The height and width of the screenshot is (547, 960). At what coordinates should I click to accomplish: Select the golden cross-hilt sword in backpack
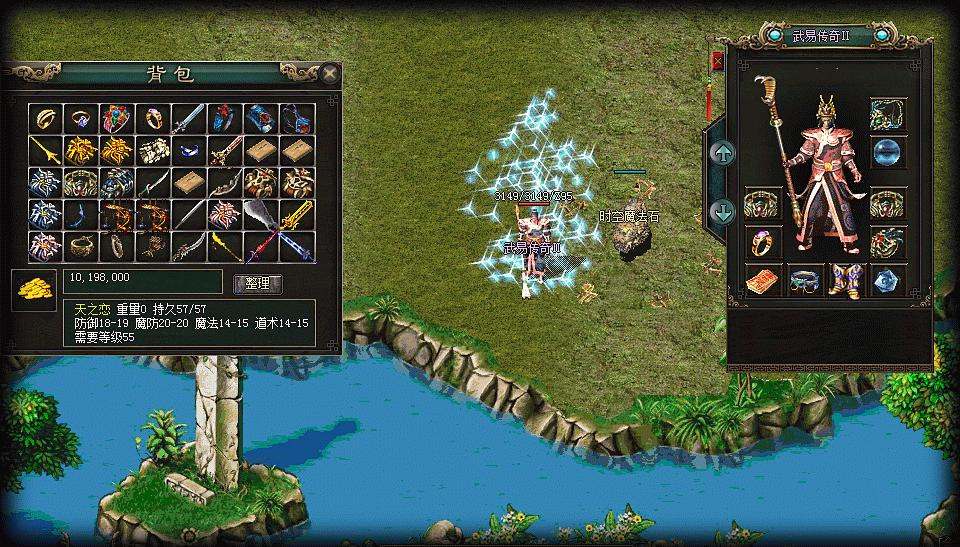coord(296,214)
